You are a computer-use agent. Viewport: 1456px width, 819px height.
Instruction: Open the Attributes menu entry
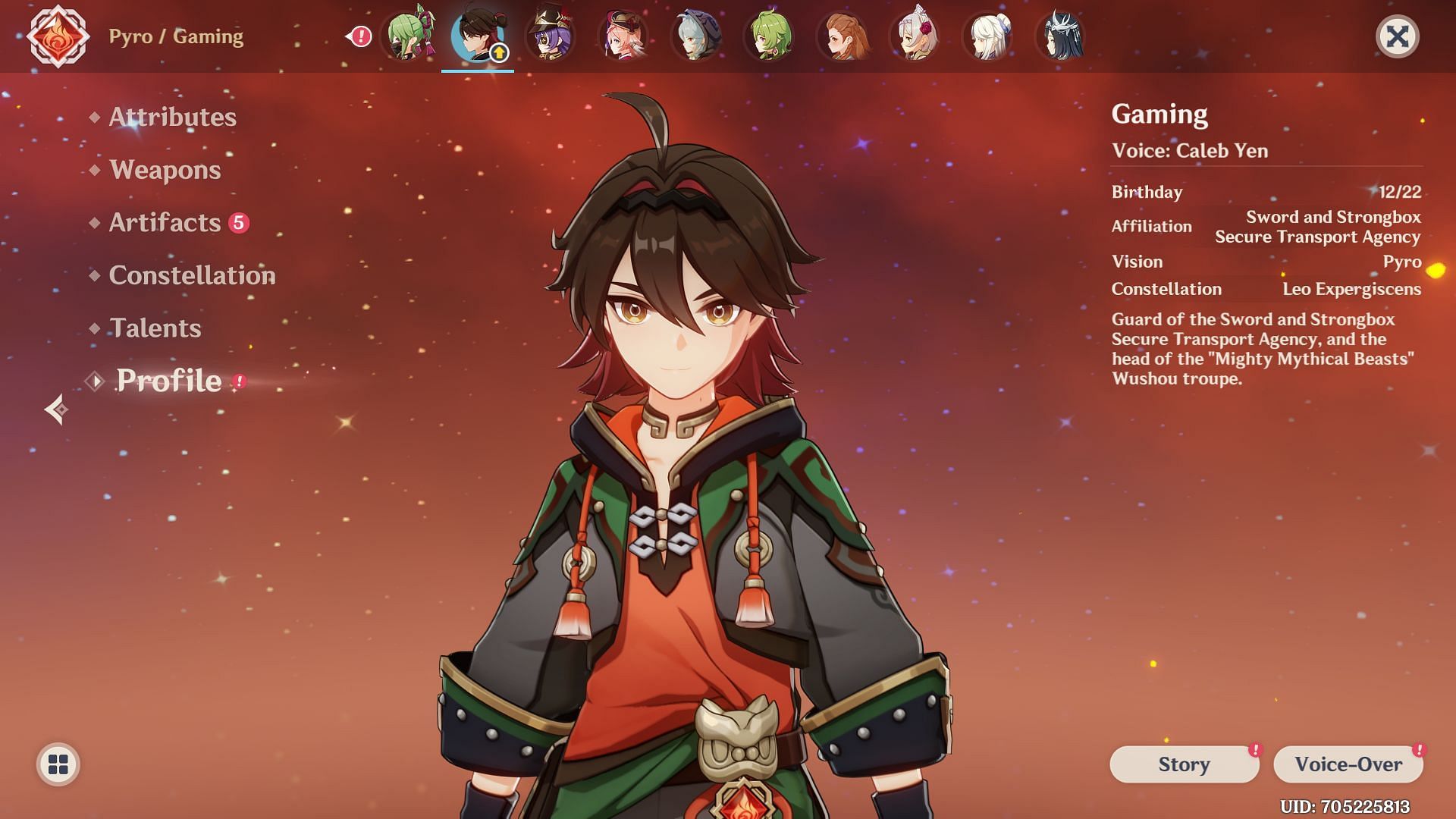pos(172,117)
